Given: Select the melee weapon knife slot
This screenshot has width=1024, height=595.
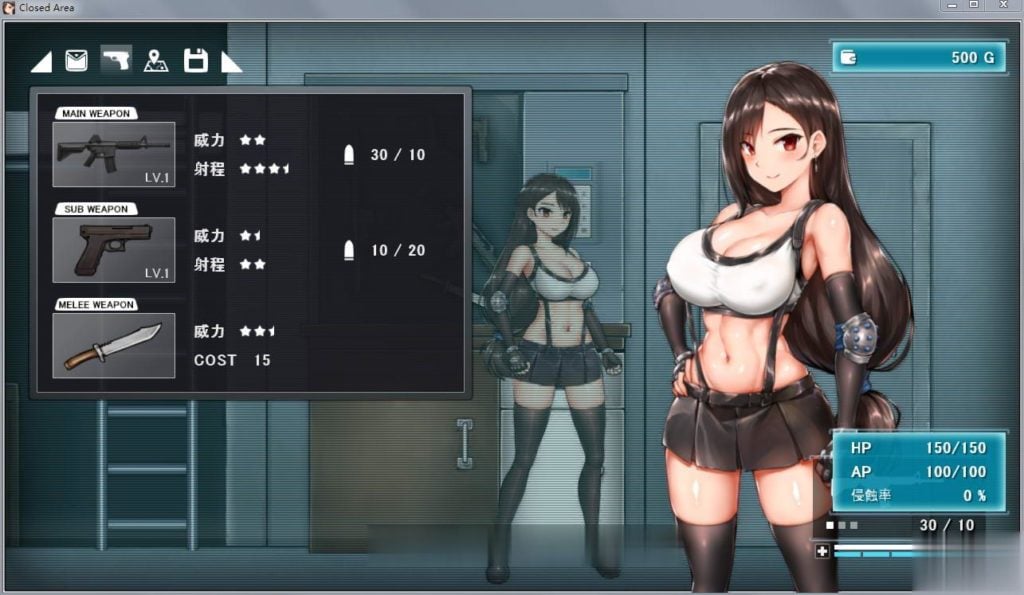Looking at the screenshot, I should (x=114, y=345).
